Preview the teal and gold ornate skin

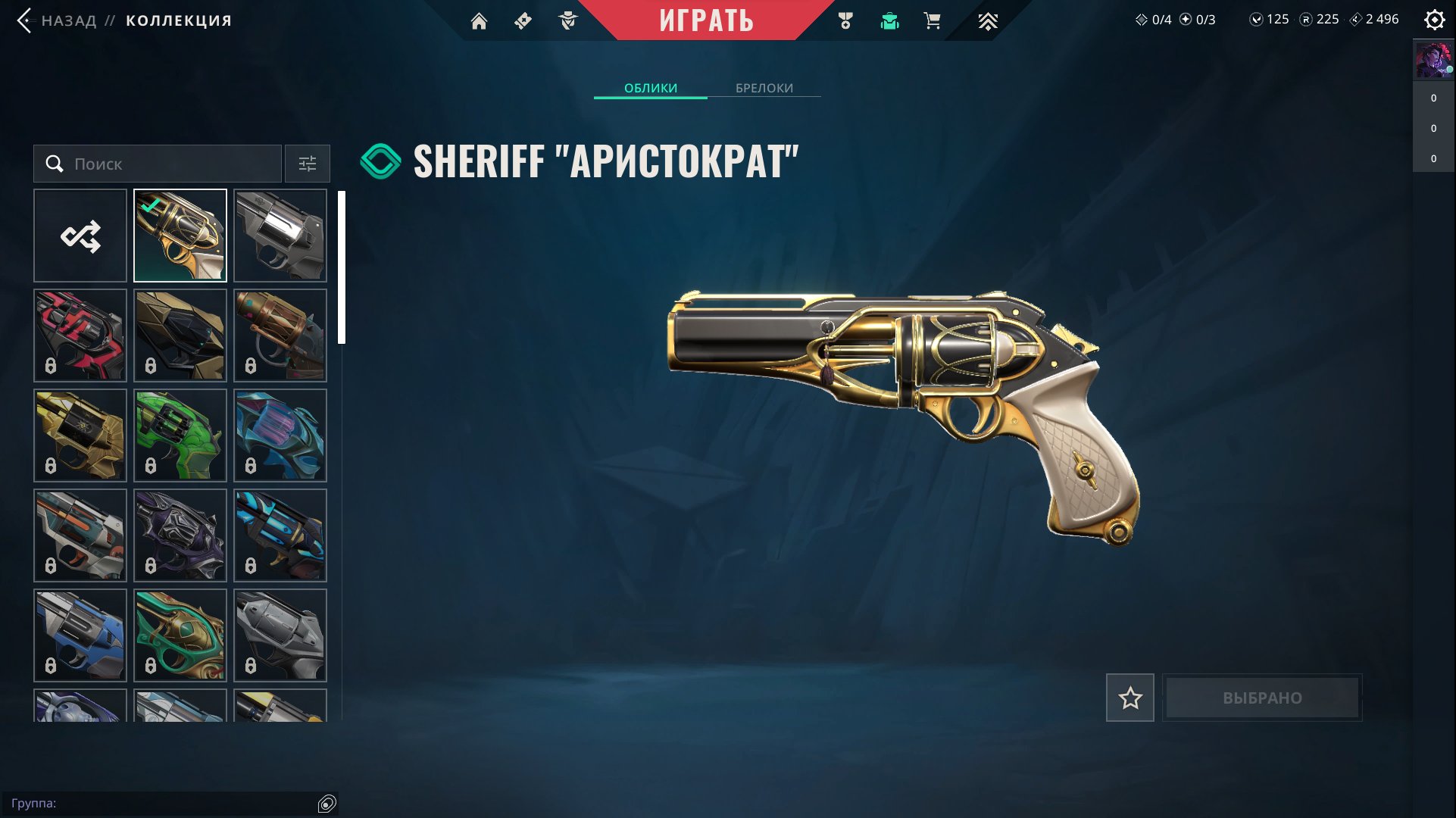180,635
